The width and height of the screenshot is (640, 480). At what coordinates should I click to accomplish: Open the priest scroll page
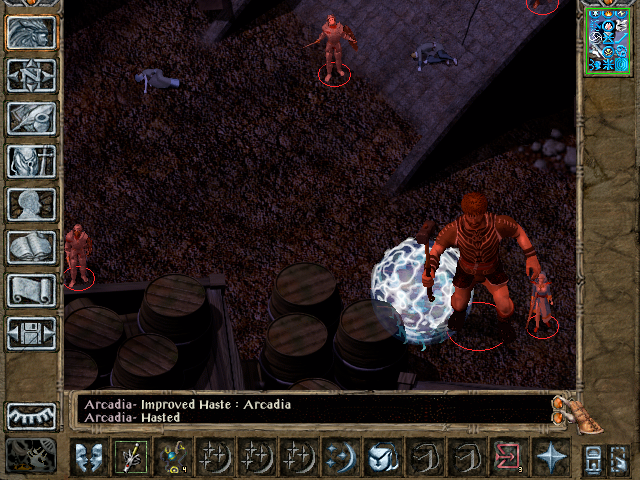pyautogui.click(x=32, y=290)
